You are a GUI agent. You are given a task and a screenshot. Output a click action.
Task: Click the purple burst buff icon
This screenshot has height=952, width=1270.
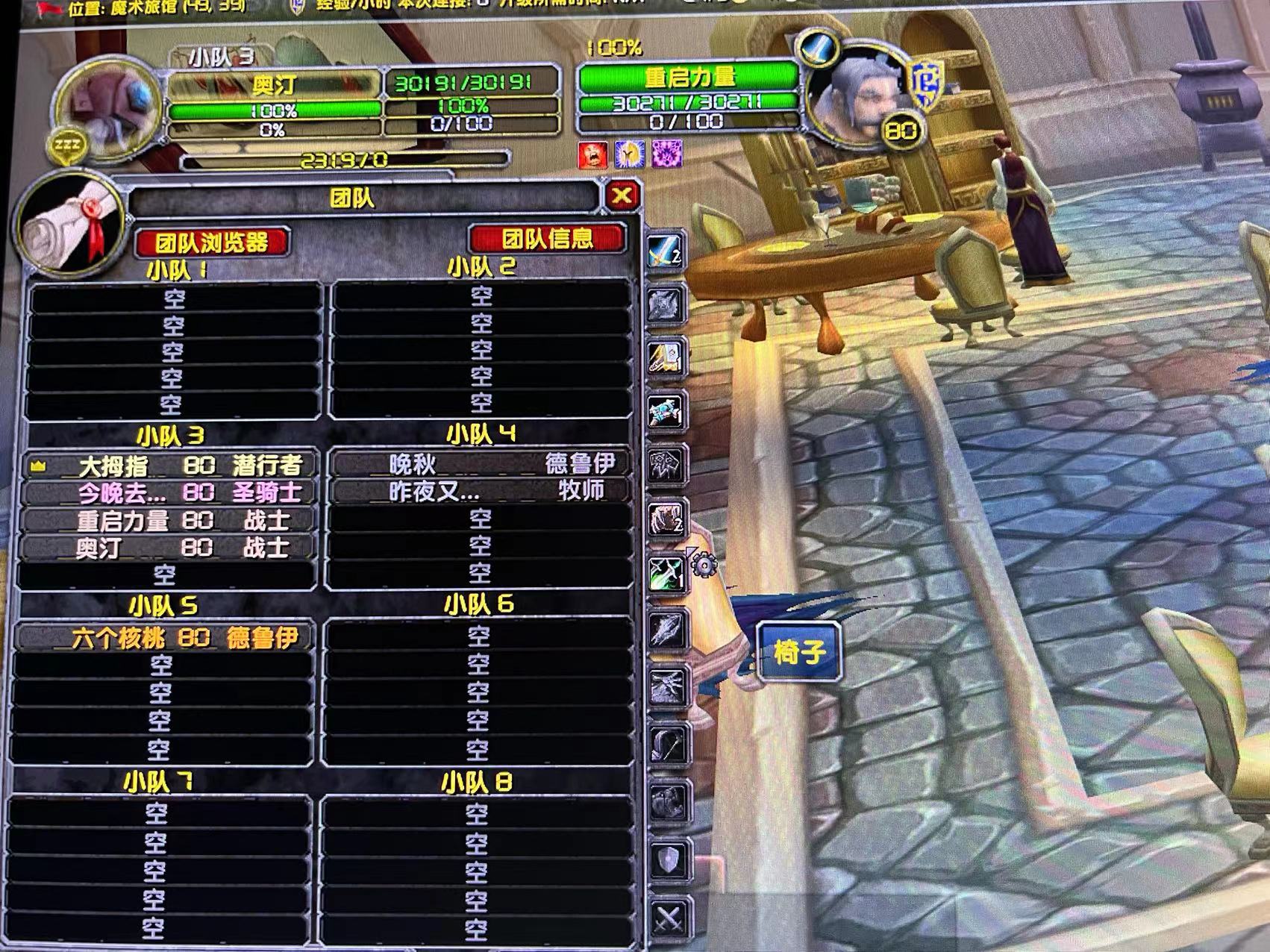(x=666, y=154)
